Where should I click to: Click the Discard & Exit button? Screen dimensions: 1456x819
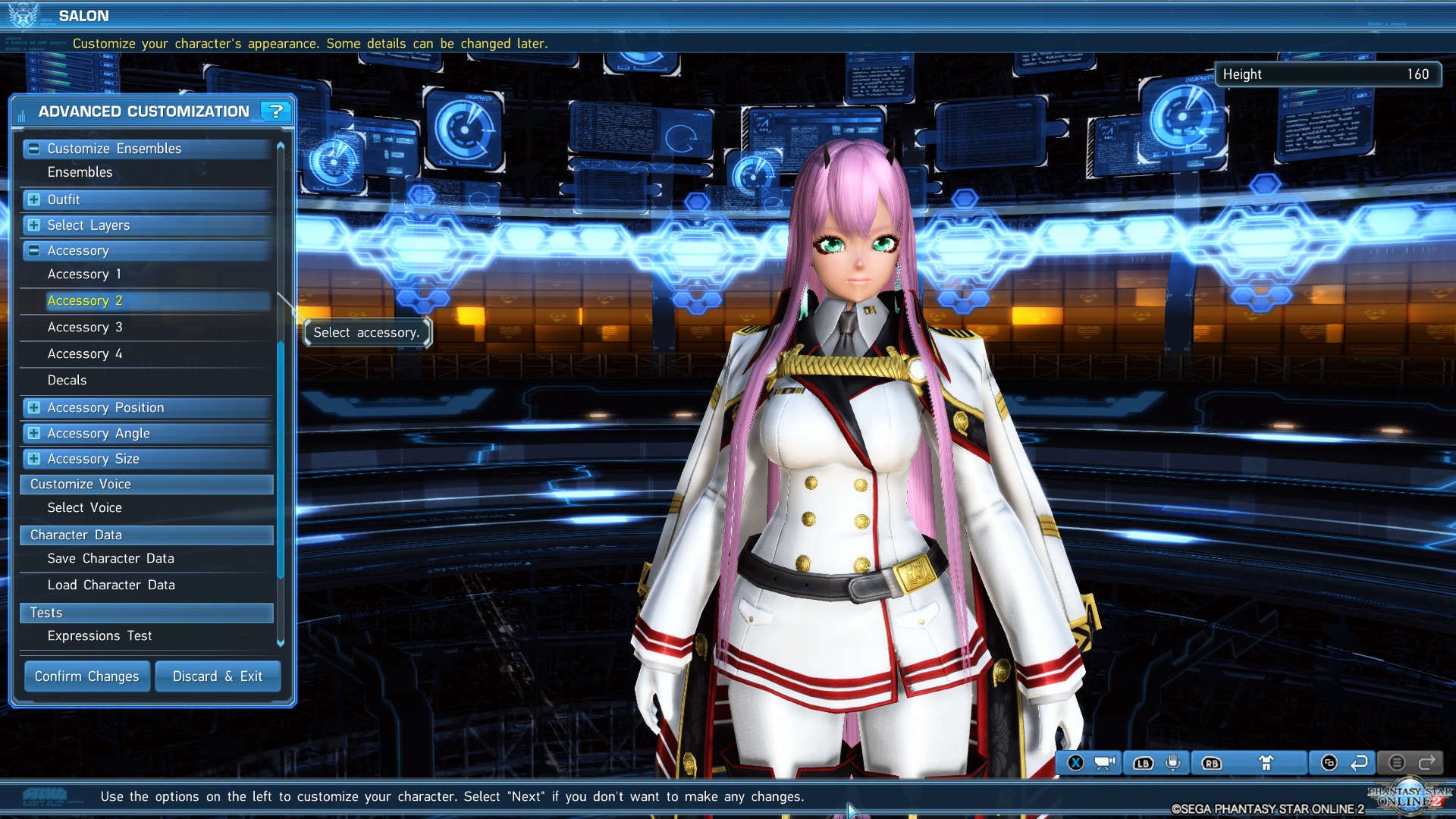(x=218, y=676)
